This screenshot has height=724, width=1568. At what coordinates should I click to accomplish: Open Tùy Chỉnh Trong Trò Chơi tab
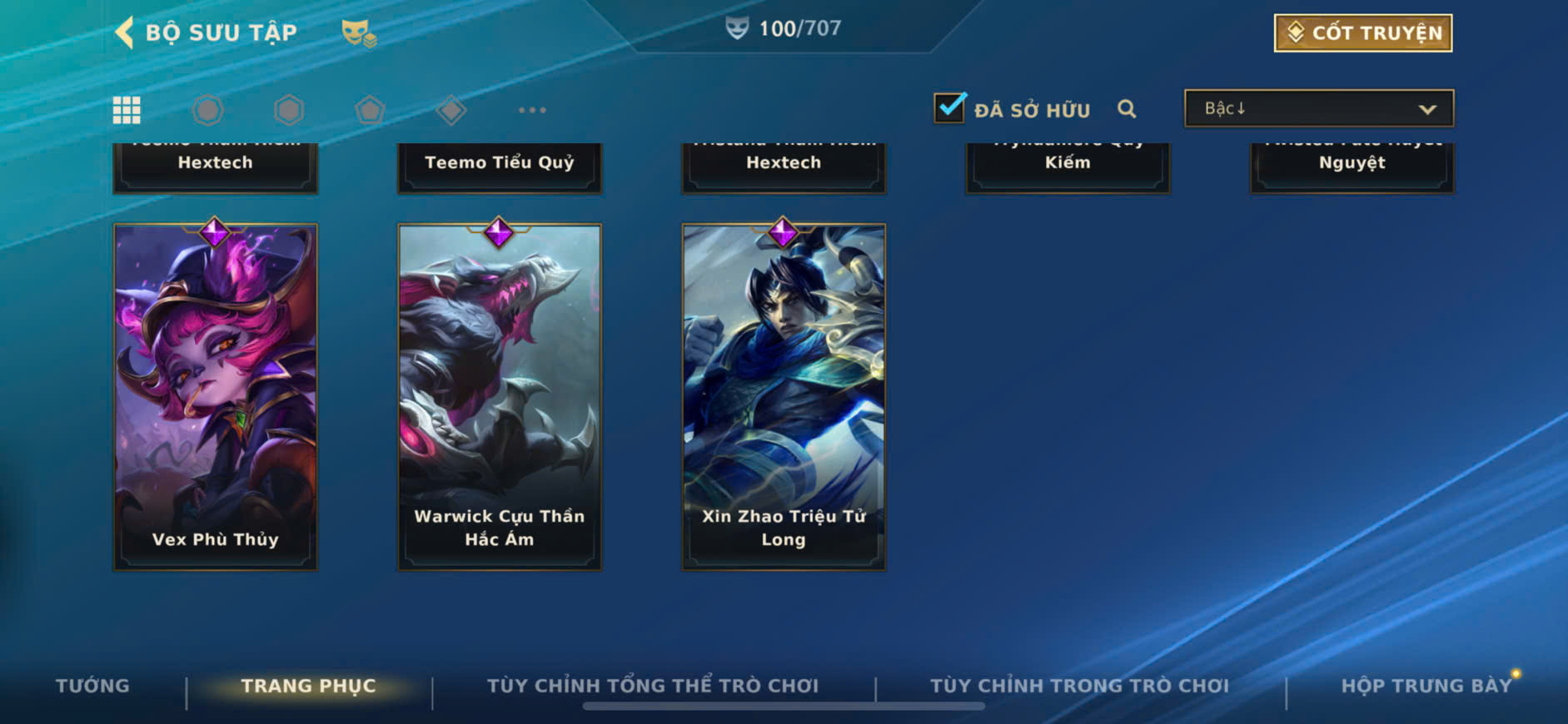pyautogui.click(x=1079, y=686)
